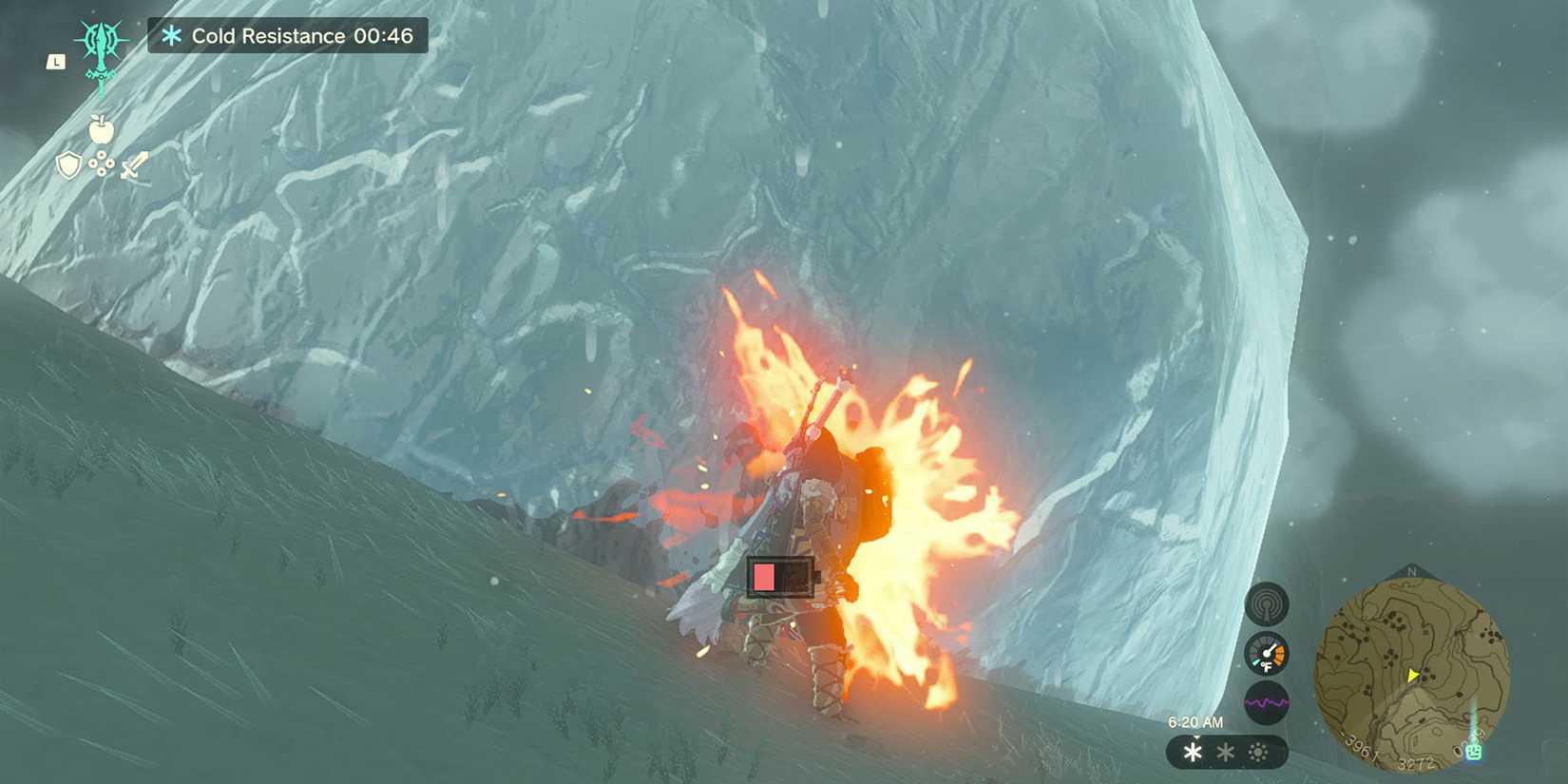Toggle the sun weather forecast icon
The height and width of the screenshot is (784, 1568).
pyautogui.click(x=1257, y=752)
